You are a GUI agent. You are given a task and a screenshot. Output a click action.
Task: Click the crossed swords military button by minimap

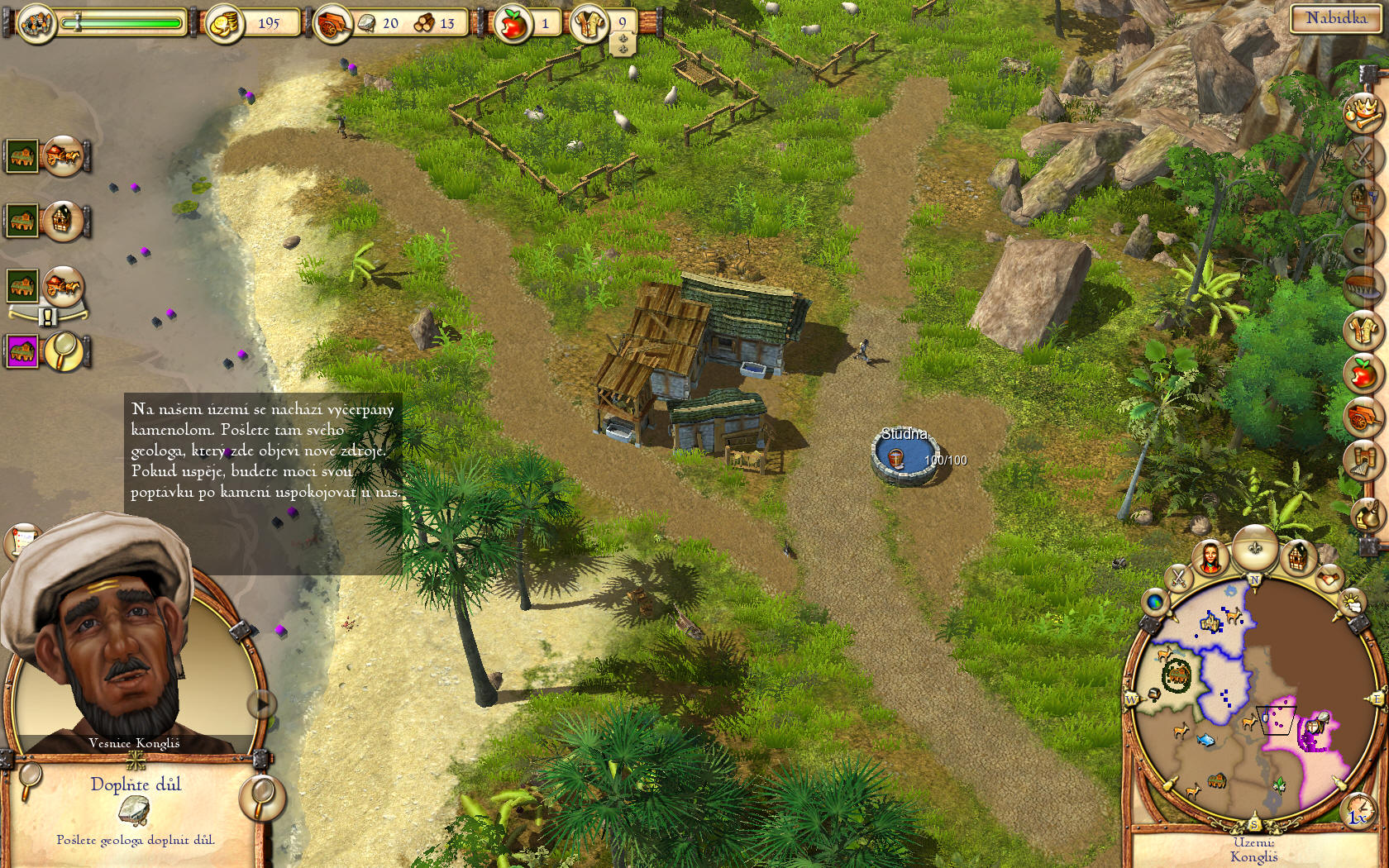pyautogui.click(x=1178, y=578)
